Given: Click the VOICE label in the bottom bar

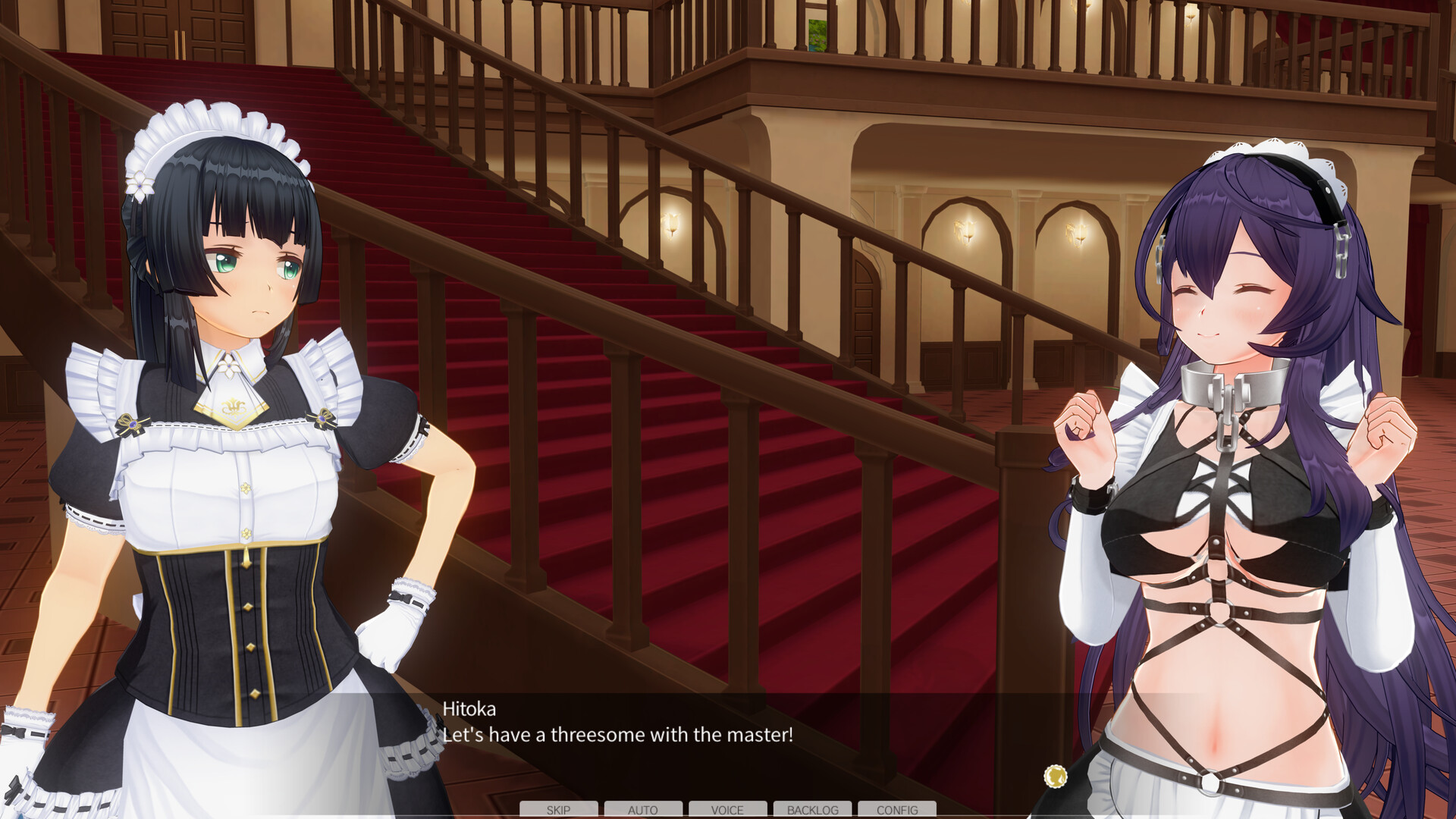Looking at the screenshot, I should [x=727, y=810].
